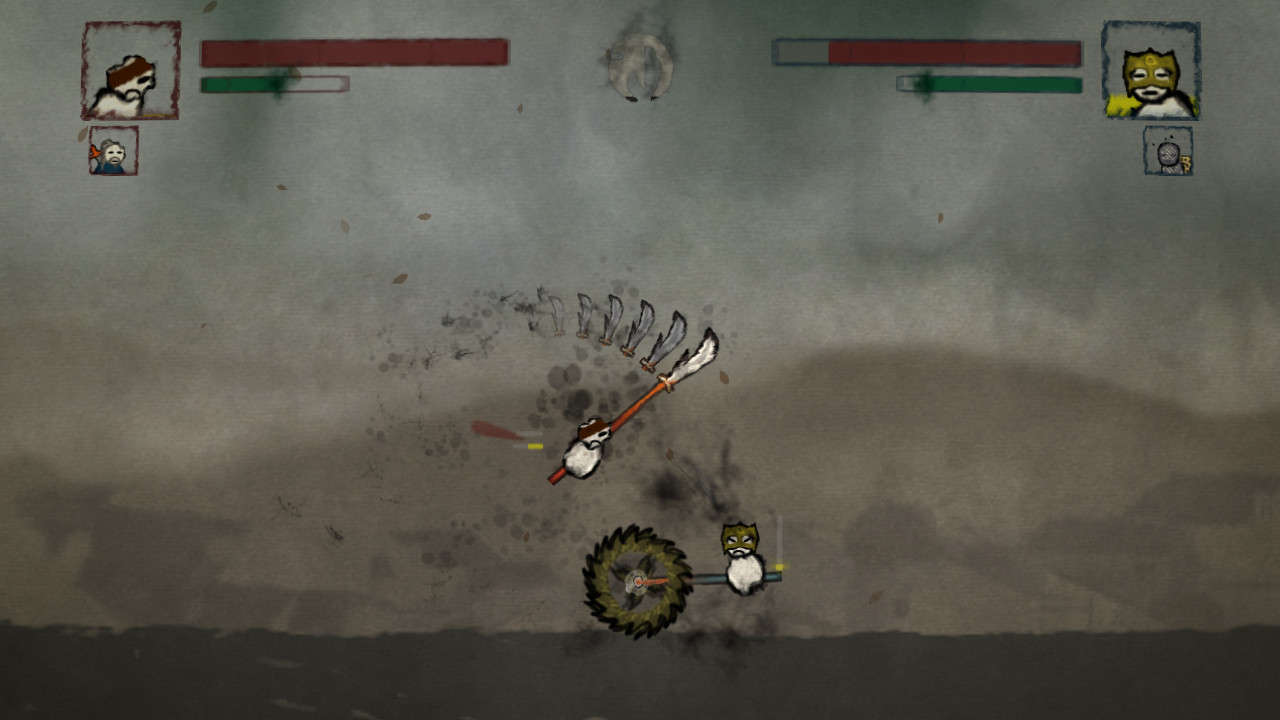Click the ink ring emblem between the health bars
The height and width of the screenshot is (720, 1280).
640,66
